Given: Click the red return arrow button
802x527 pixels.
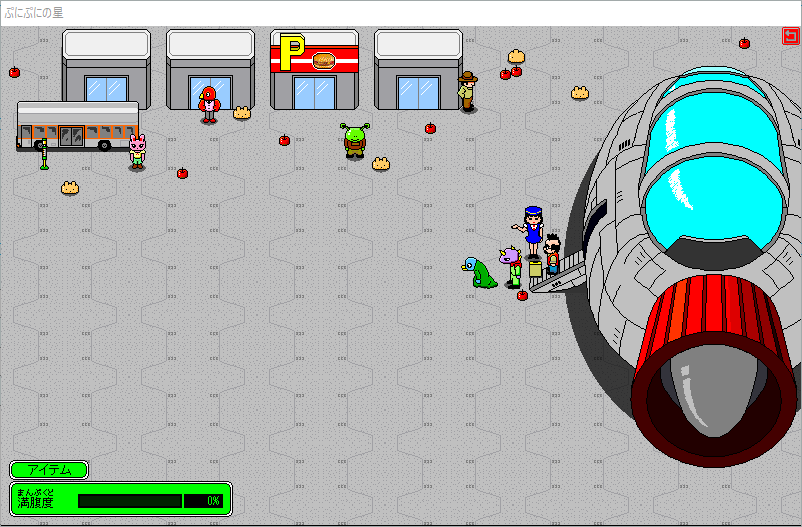Looking at the screenshot, I should (x=790, y=37).
